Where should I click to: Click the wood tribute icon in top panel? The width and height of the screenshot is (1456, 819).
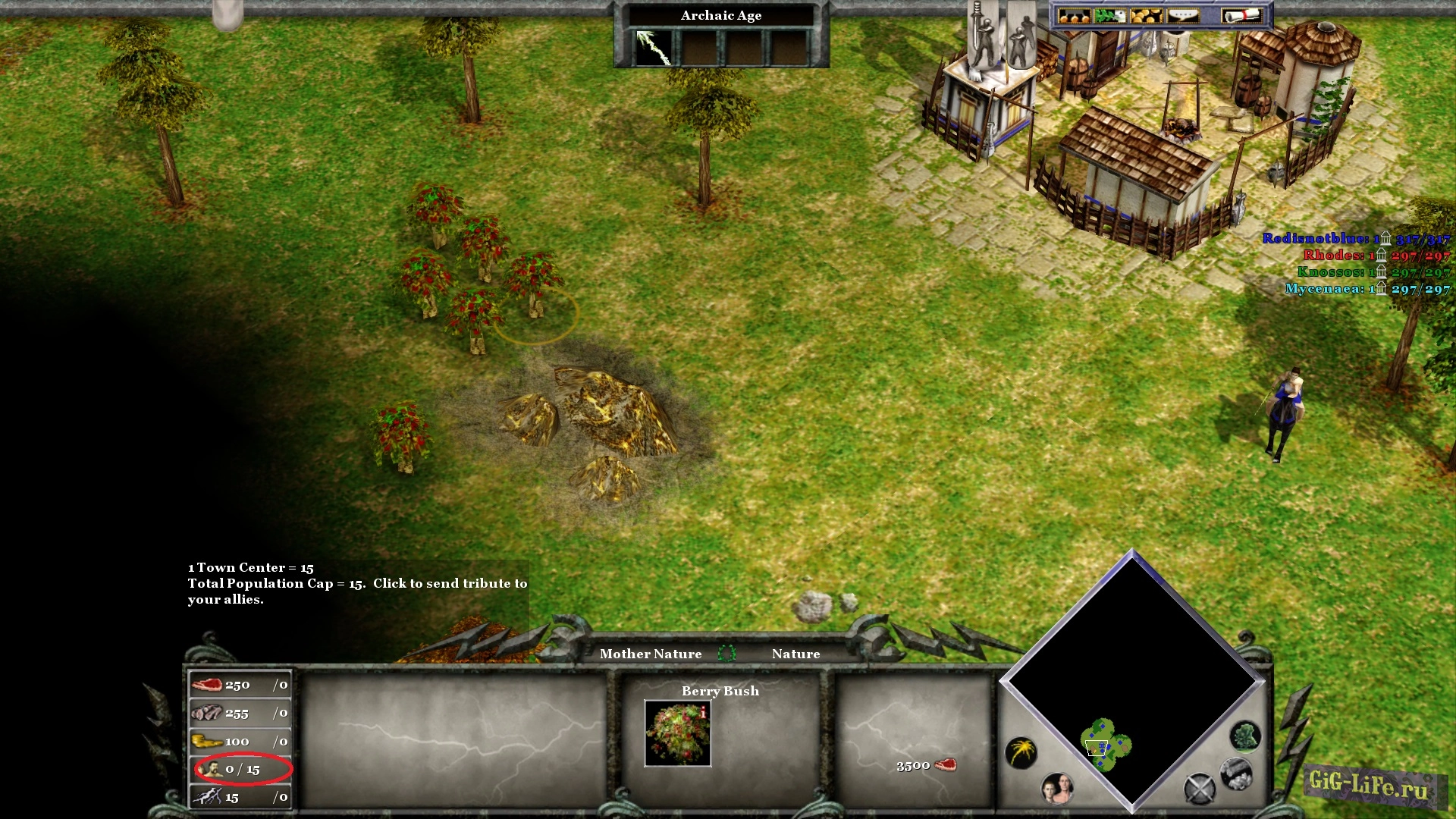[x=1109, y=15]
